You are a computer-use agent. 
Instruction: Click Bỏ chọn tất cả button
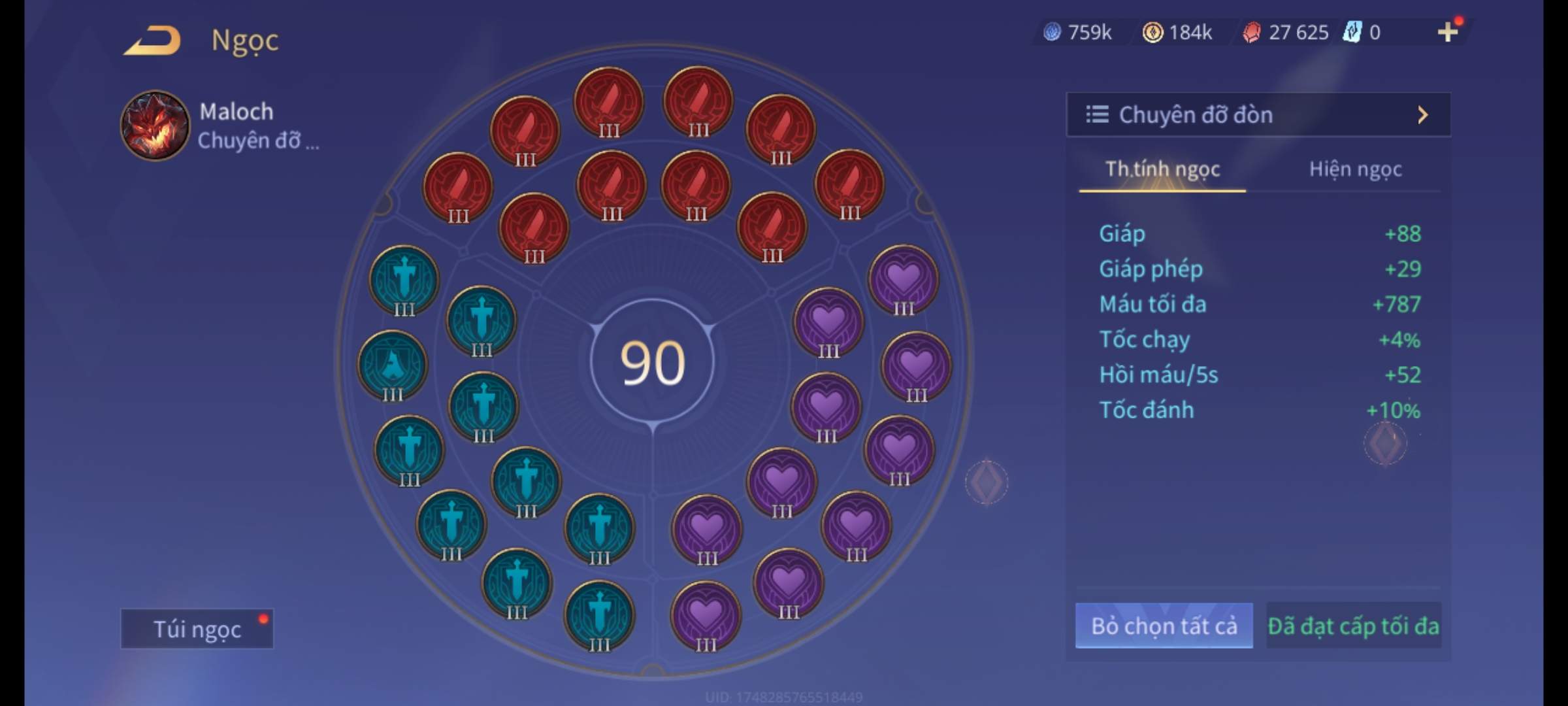1164,626
